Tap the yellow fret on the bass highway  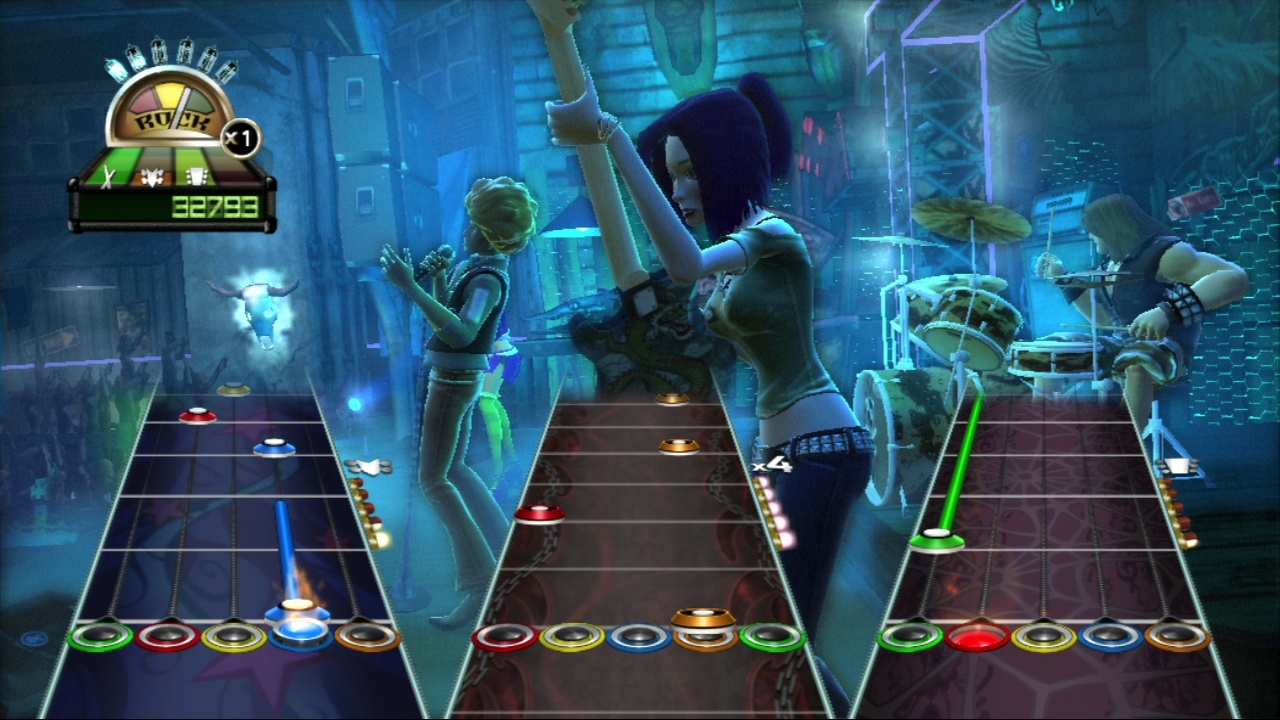tap(1044, 637)
